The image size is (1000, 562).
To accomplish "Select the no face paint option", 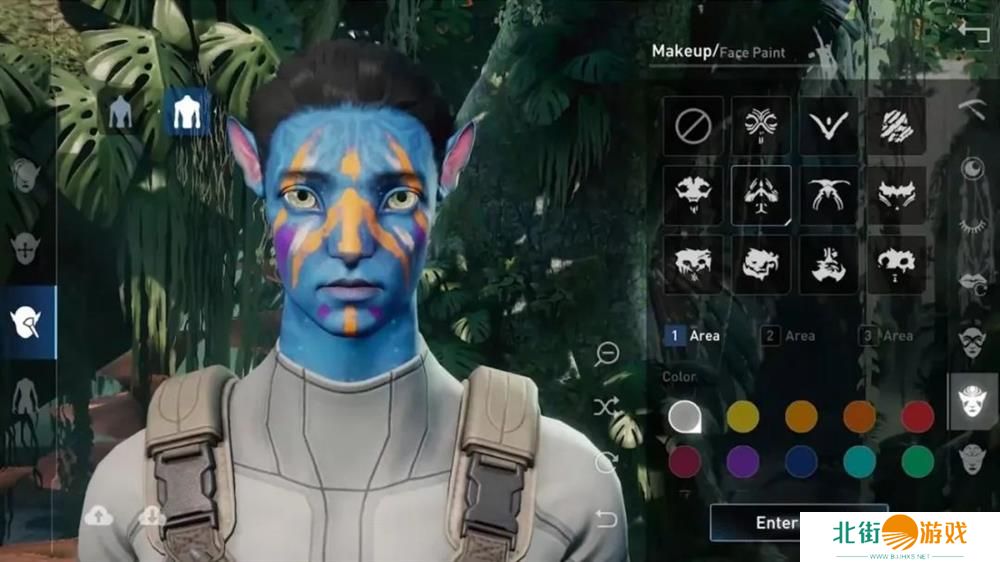I will pos(692,127).
